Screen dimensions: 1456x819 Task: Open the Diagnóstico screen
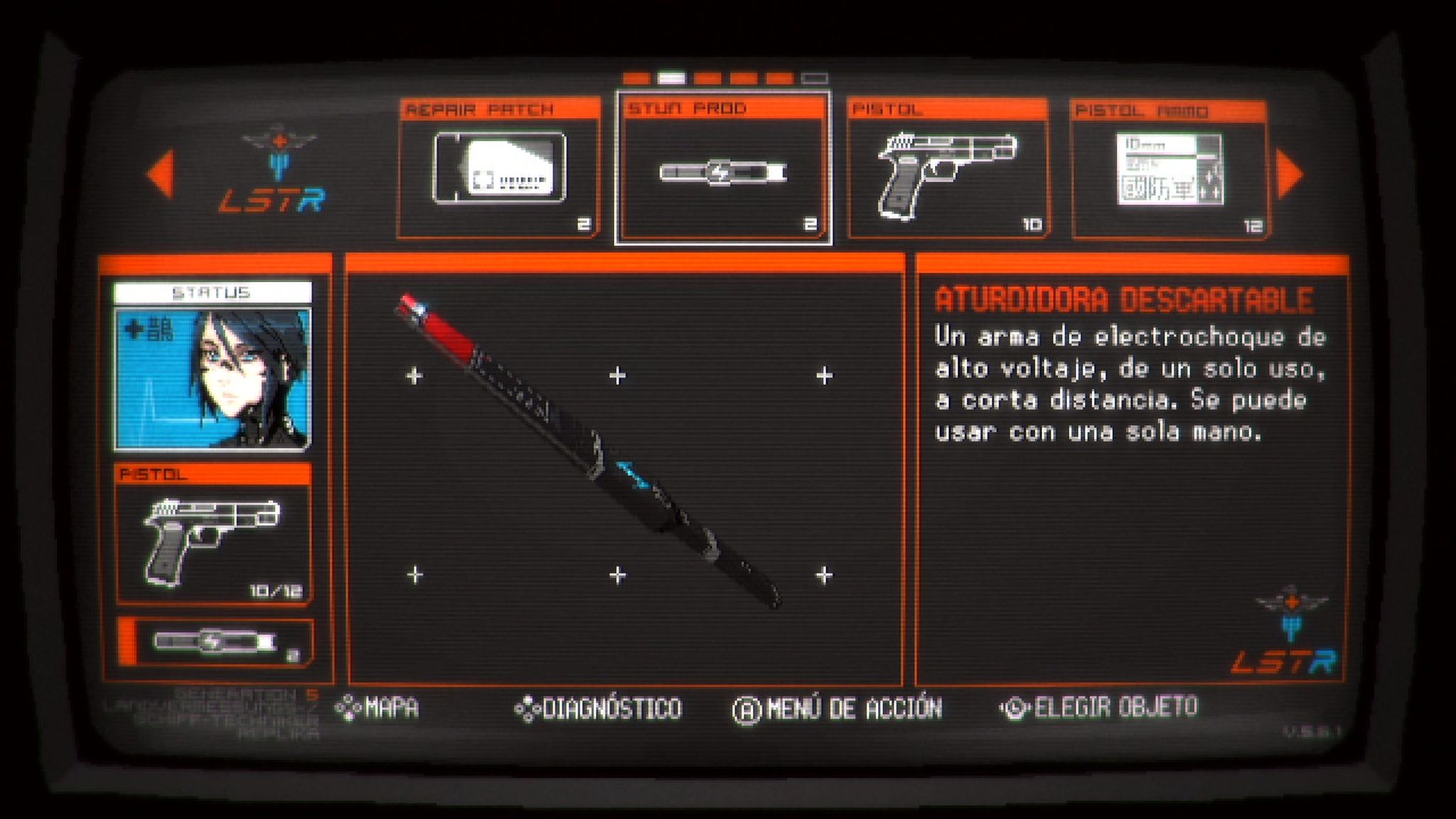(599, 709)
